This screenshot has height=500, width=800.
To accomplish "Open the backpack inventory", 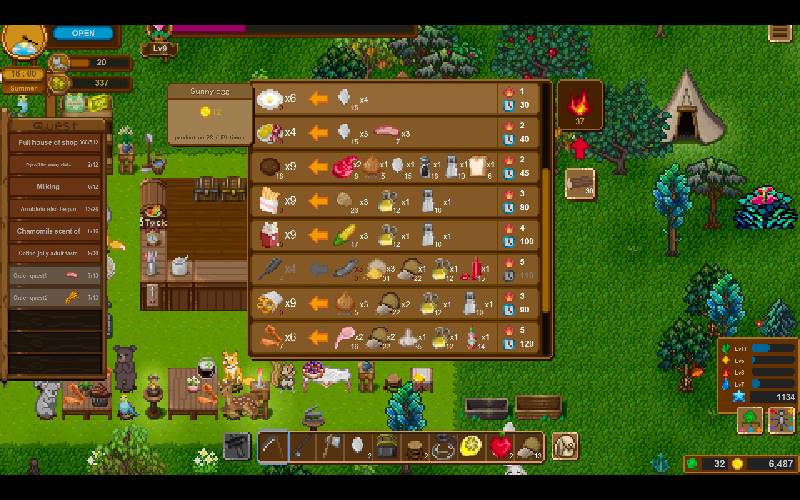I will coord(565,446).
